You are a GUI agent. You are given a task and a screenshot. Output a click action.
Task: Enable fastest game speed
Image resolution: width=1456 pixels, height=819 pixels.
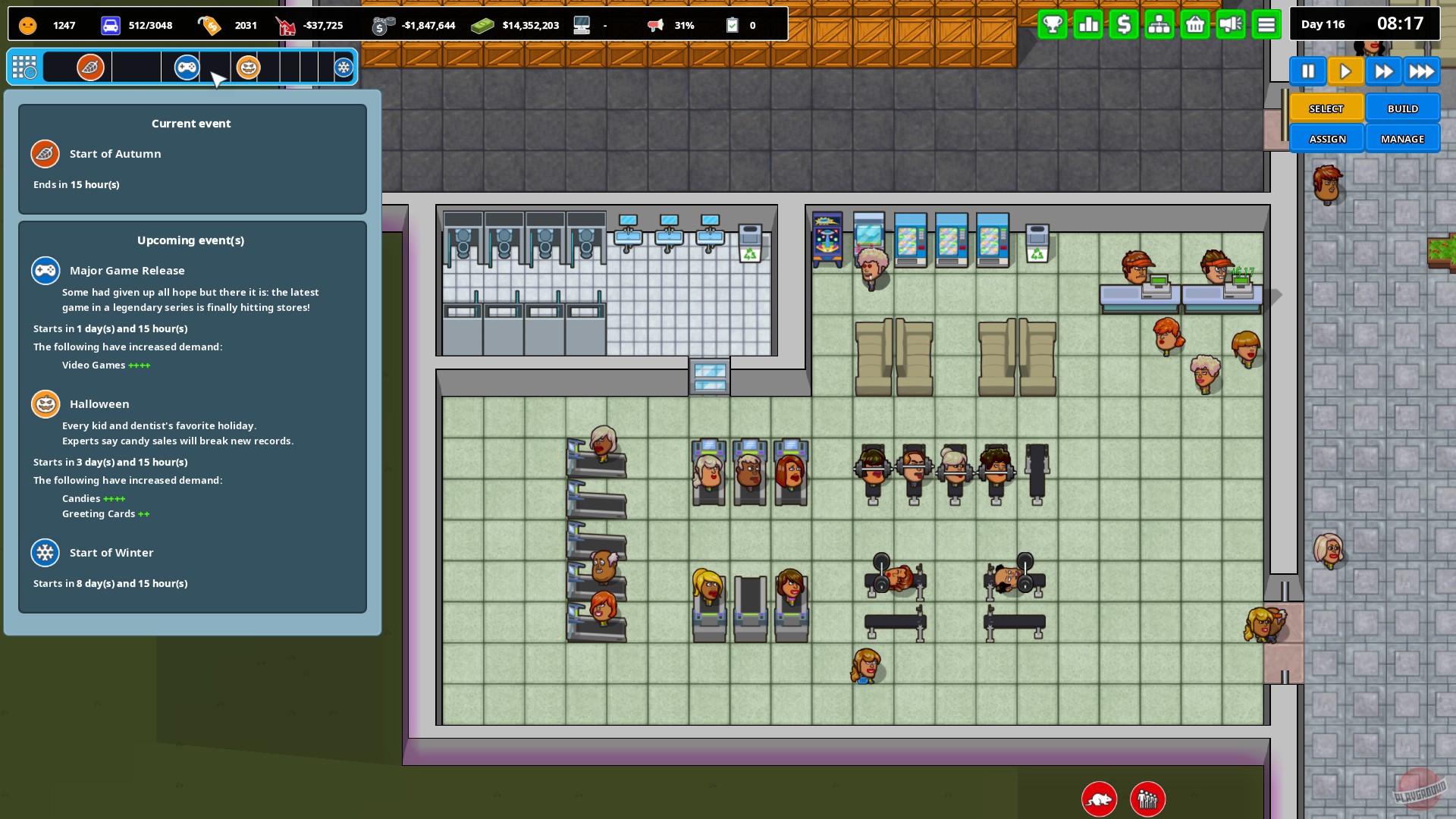tap(1422, 71)
